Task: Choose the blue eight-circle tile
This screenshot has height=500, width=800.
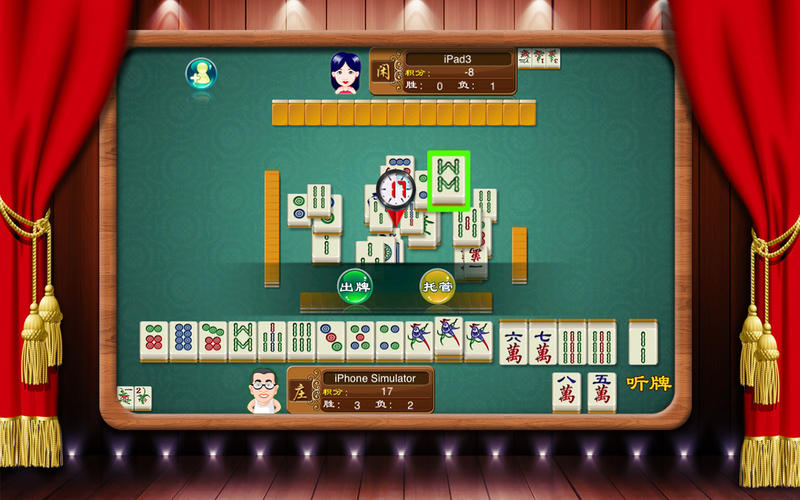Action: [x=183, y=342]
